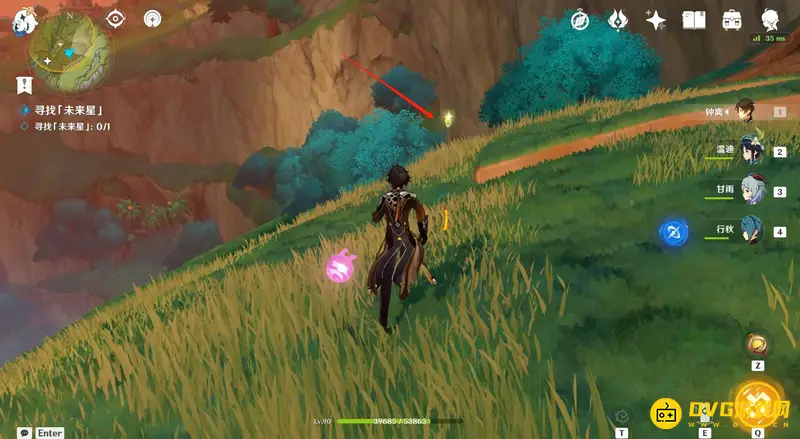This screenshot has height=439, width=800.
Task: Open the character profile head icon
Action: (770, 20)
